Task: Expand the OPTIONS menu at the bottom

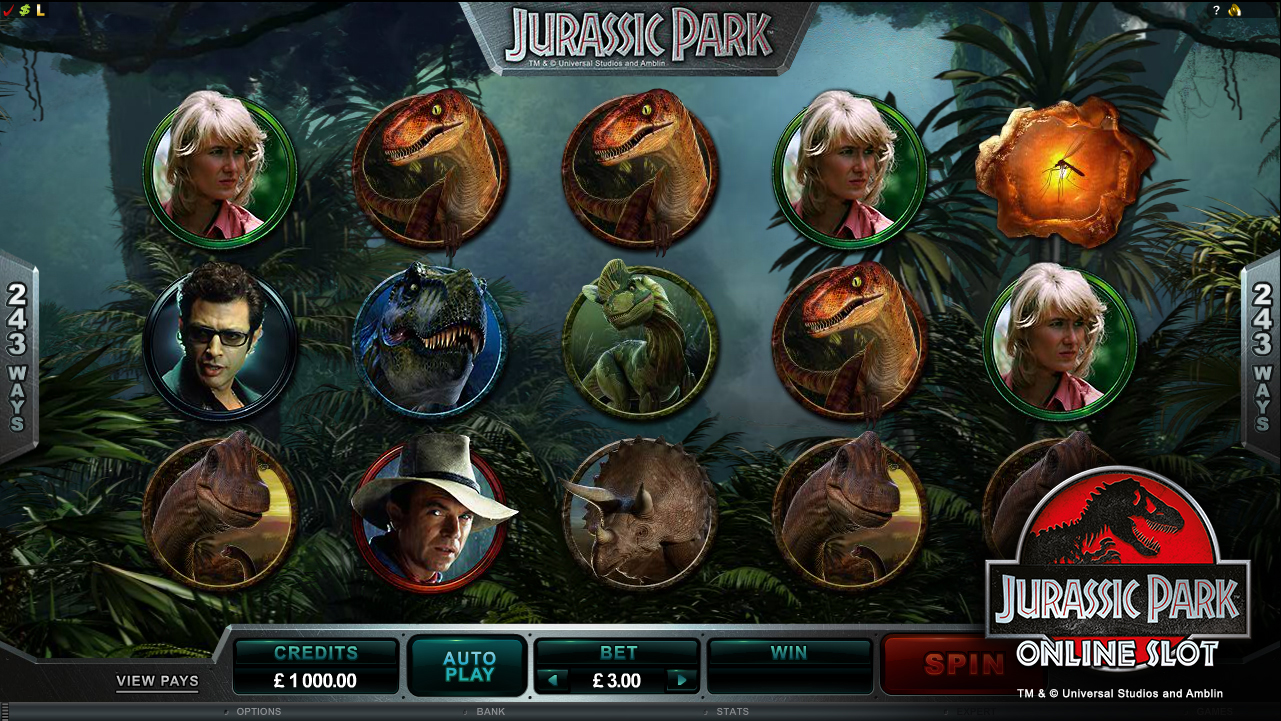Action: click(258, 712)
